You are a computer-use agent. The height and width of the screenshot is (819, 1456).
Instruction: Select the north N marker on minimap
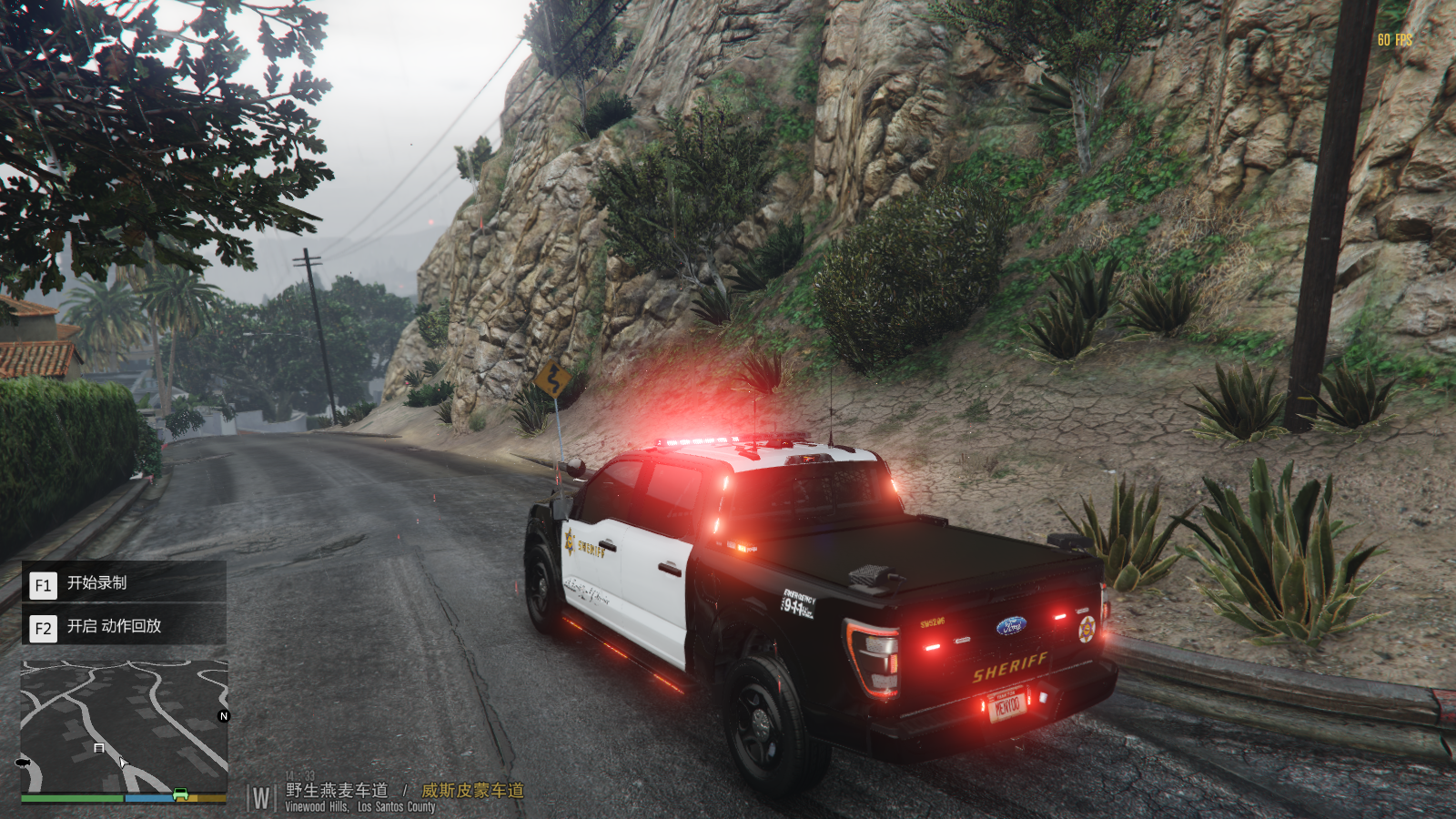pyautogui.click(x=224, y=716)
